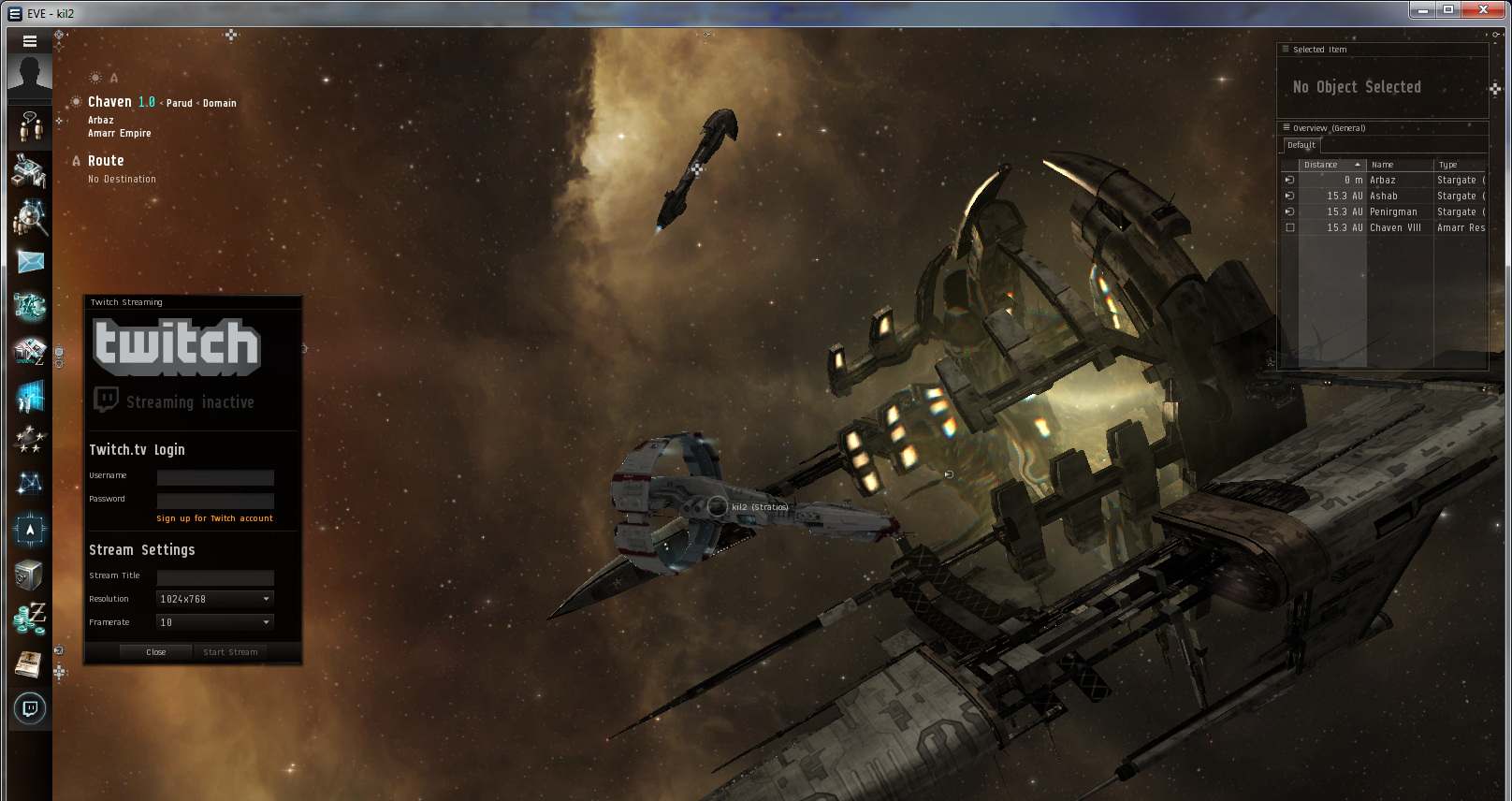The height and width of the screenshot is (801, 1512).
Task: Click inside the Stream Title input field
Action: coord(214,577)
